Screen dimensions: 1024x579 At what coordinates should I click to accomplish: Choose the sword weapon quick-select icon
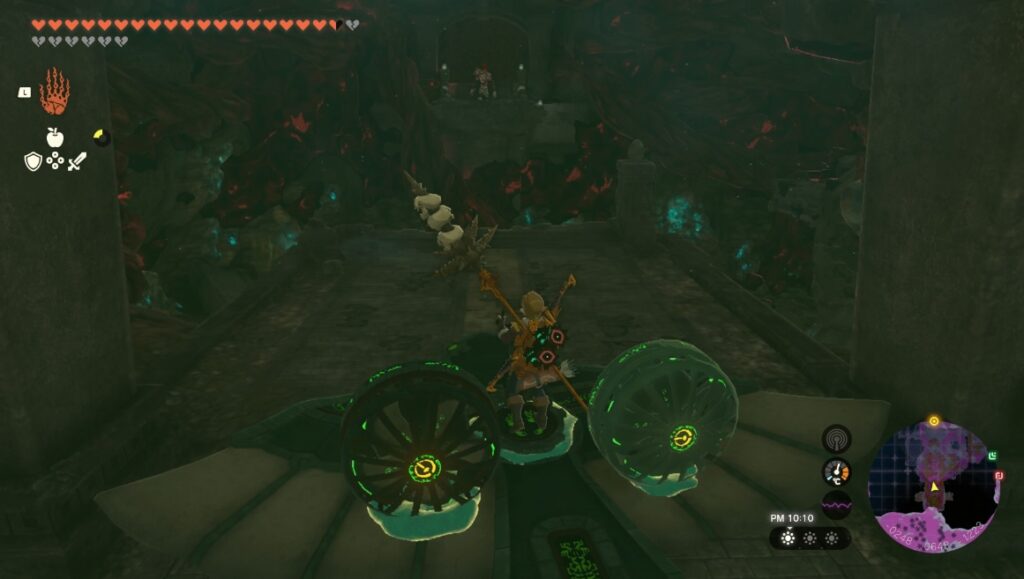click(77, 160)
